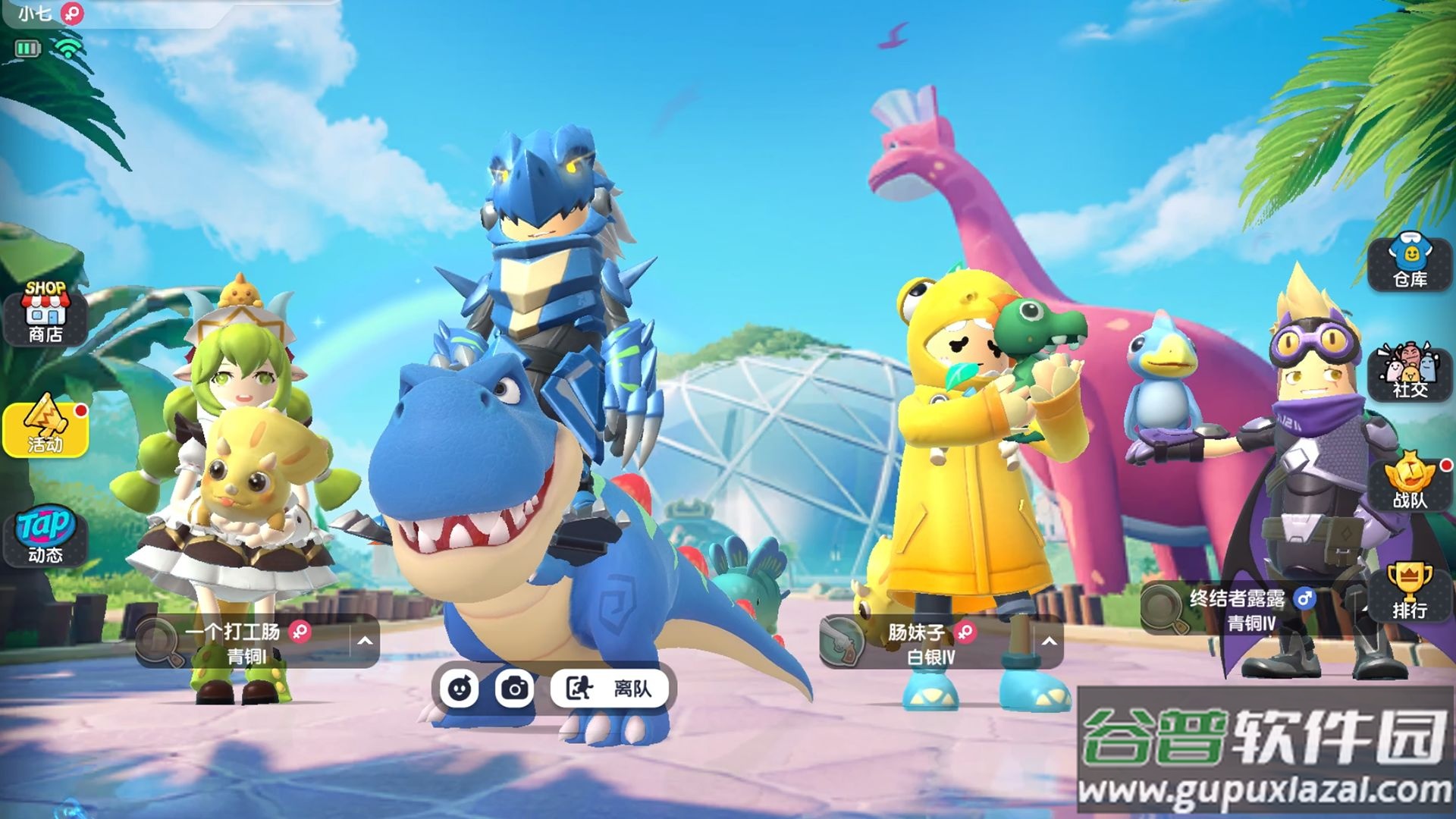The image size is (1456, 819).
Task: Expand 一个打工肠 player card arrow
Action: point(365,642)
